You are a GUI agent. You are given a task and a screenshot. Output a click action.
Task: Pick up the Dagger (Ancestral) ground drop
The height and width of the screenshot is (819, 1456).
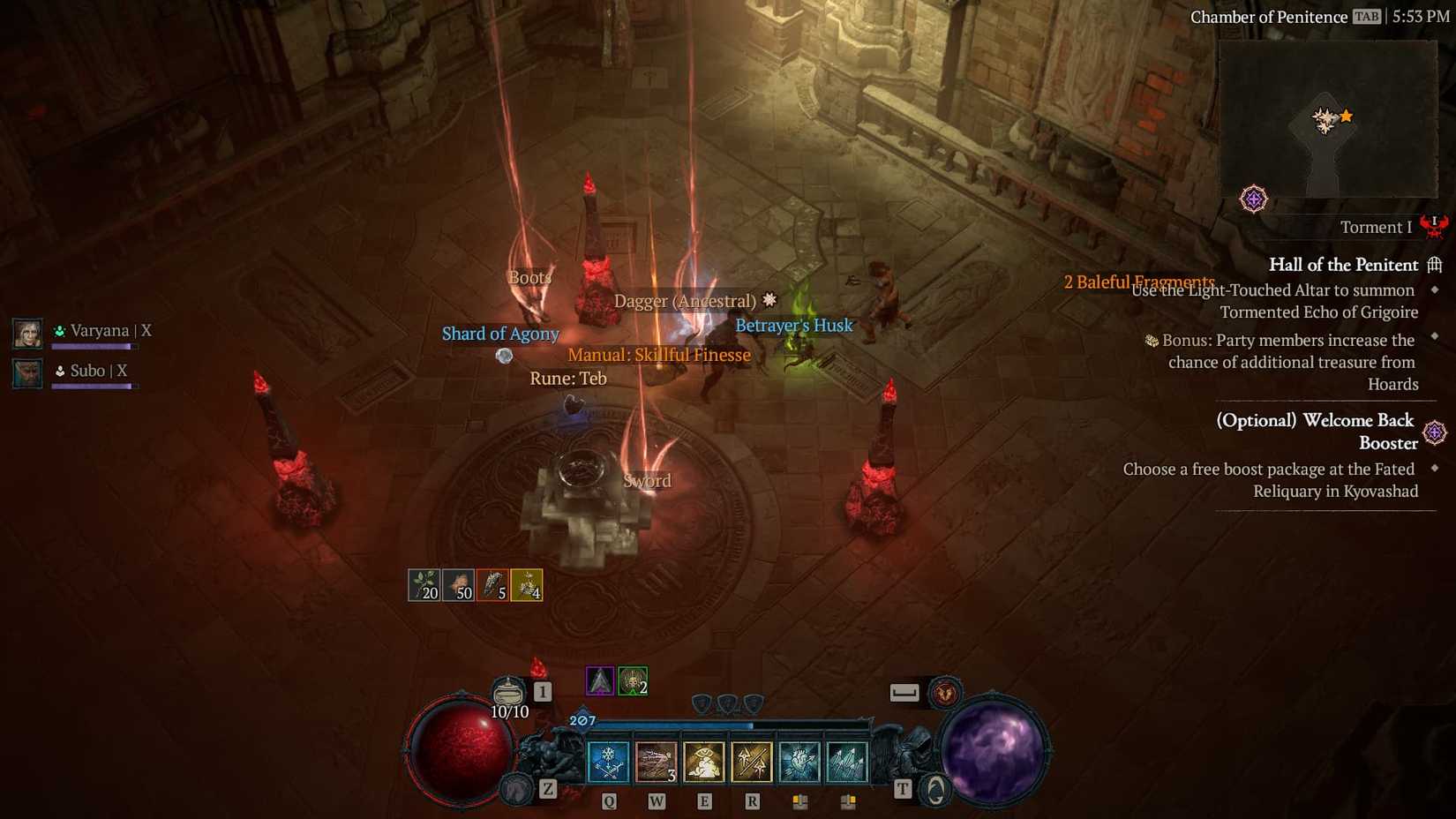[687, 301]
